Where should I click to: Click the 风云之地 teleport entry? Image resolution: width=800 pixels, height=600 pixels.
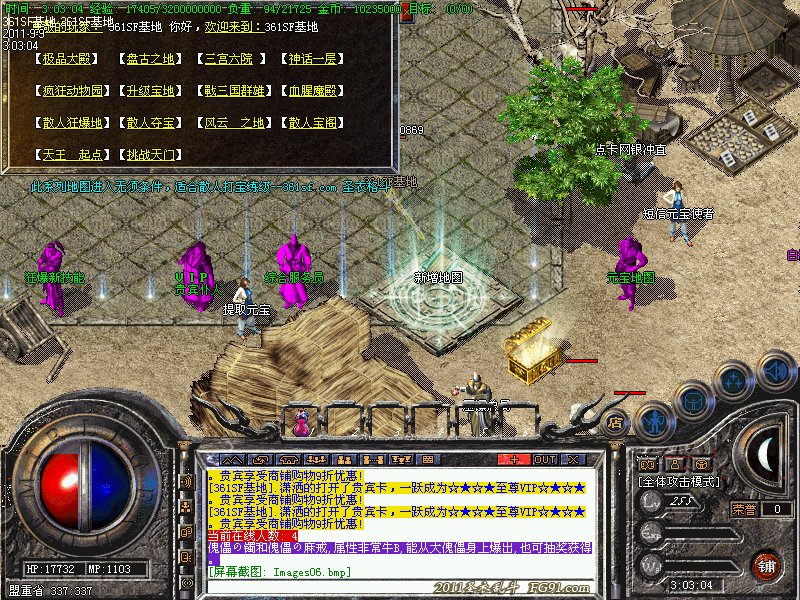[x=234, y=123]
